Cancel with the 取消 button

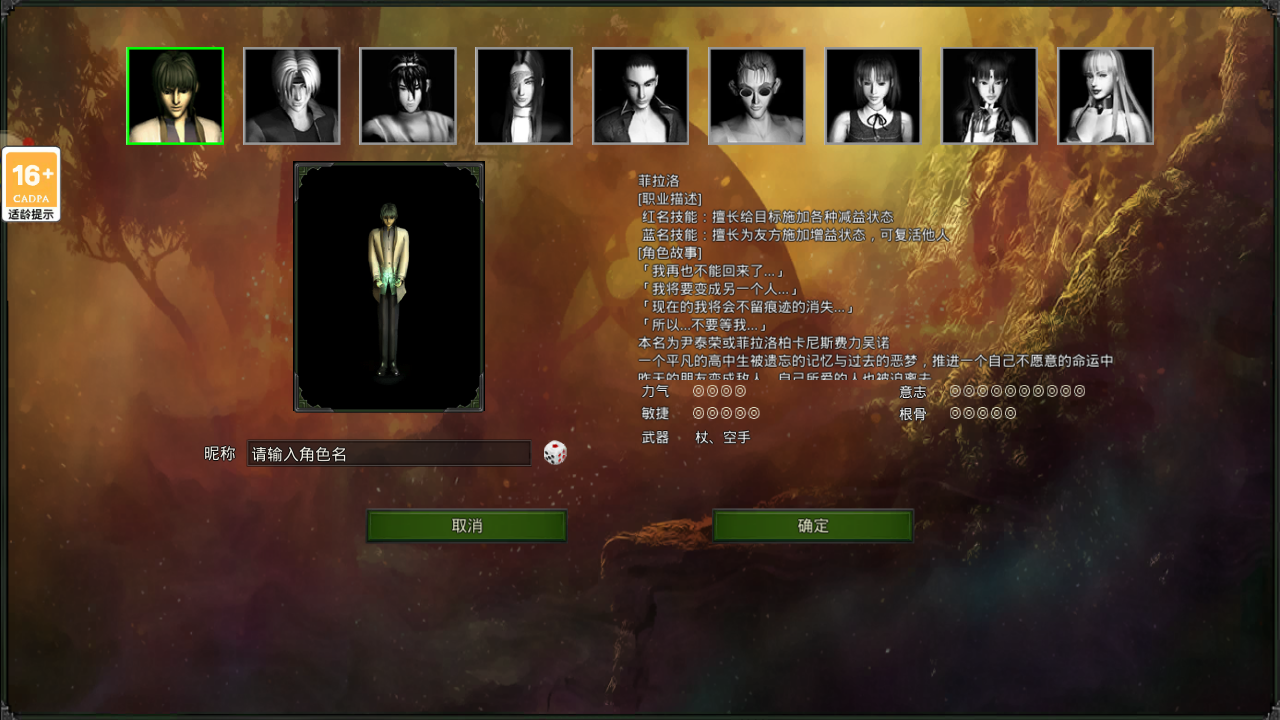466,526
